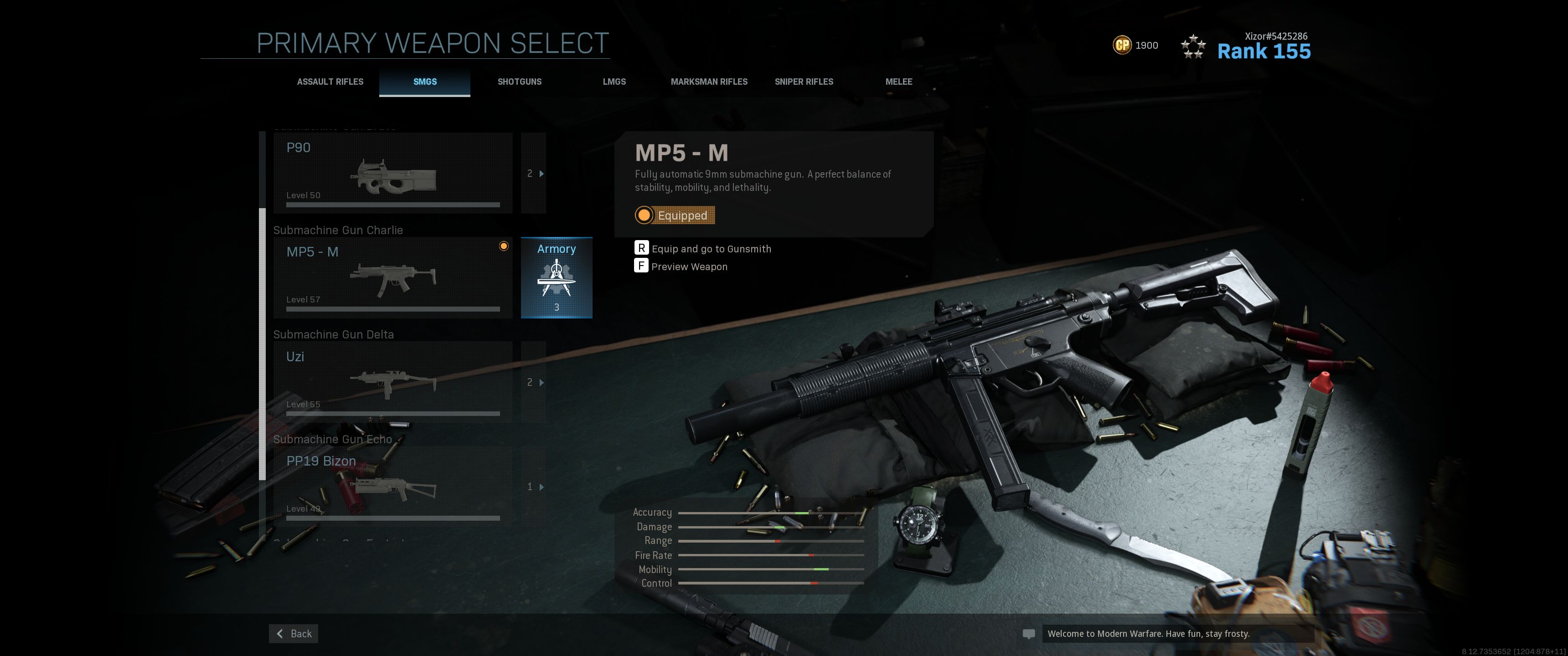Viewport: 1568px width, 656px height.
Task: Expand PP19 Bizon blueprint variants arrow
Action: (534, 486)
